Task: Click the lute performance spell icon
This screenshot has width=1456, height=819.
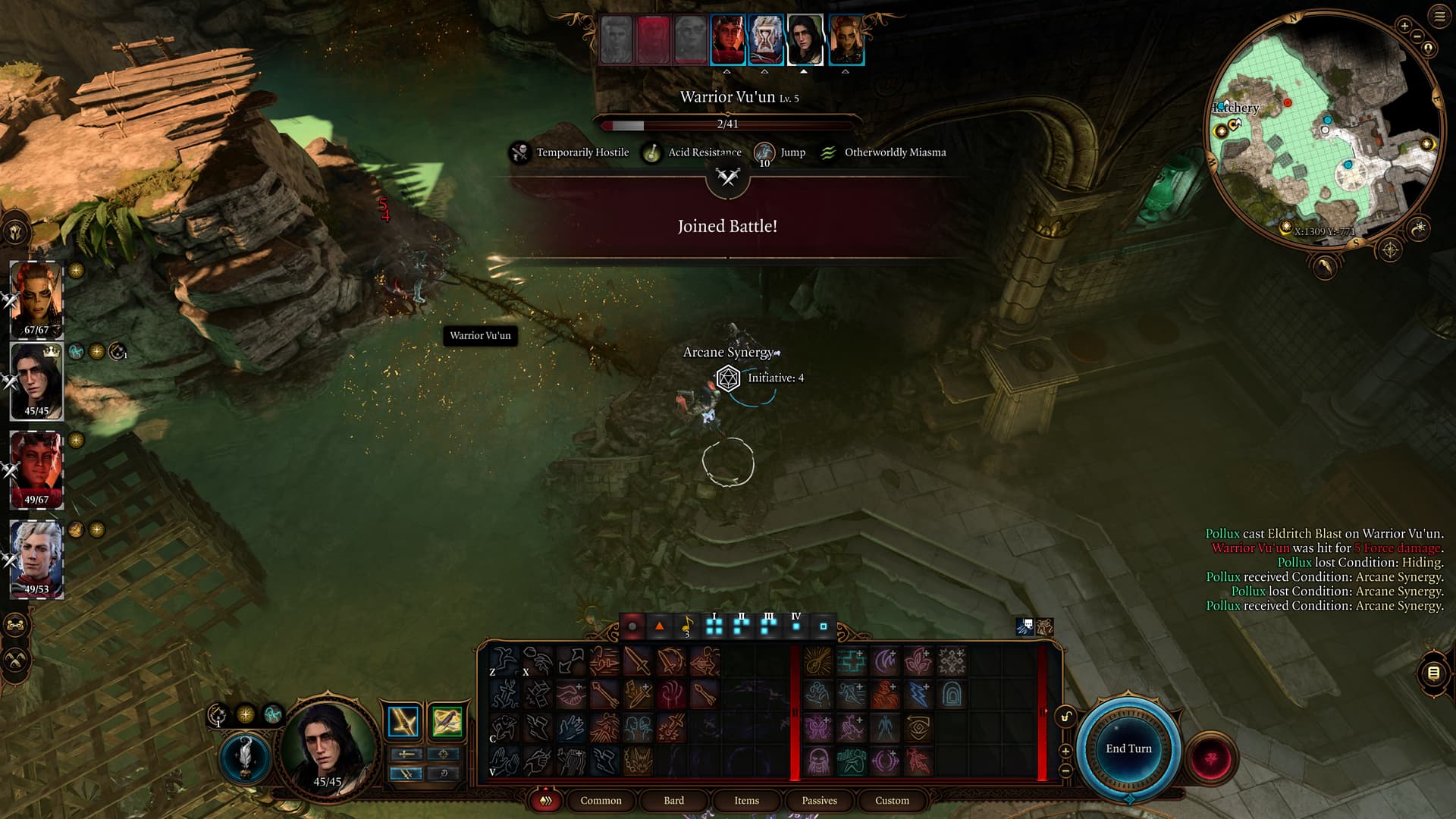Action: coord(818,661)
